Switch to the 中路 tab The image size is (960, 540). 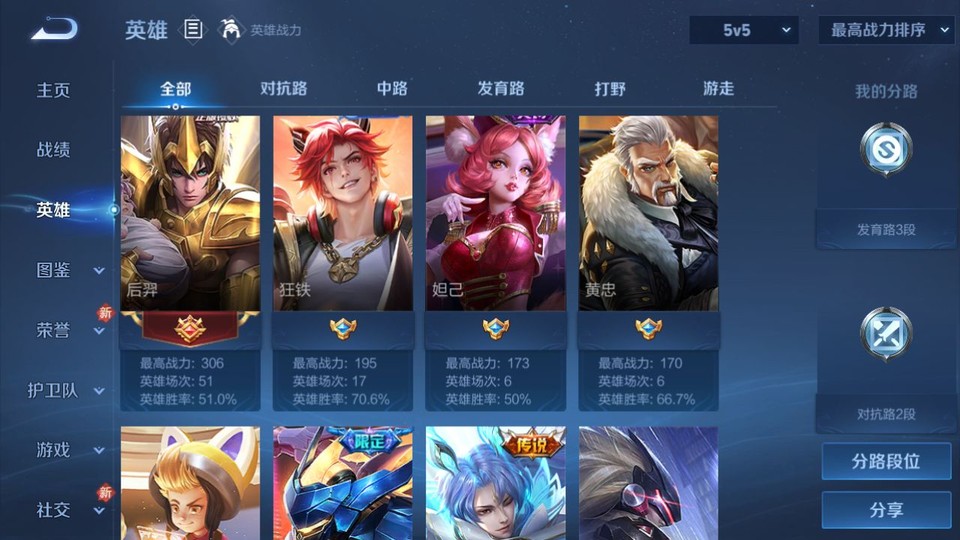tap(392, 89)
